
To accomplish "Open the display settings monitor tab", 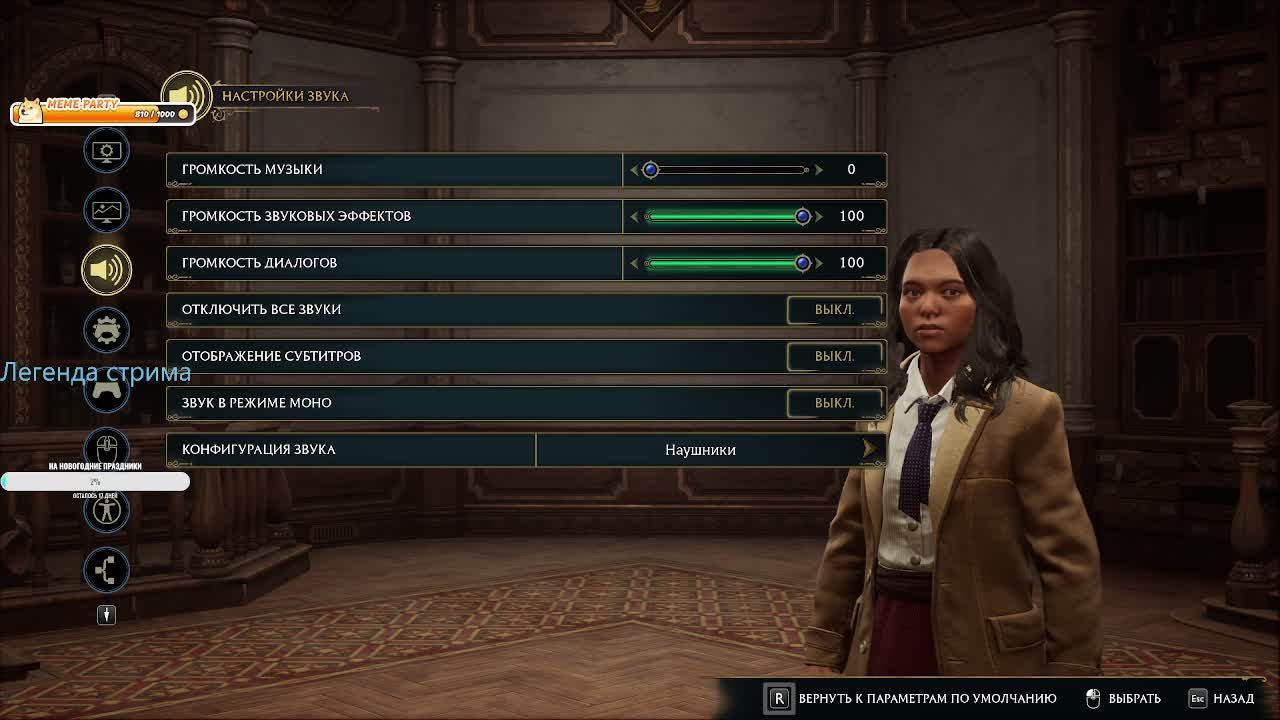I will (107, 152).
